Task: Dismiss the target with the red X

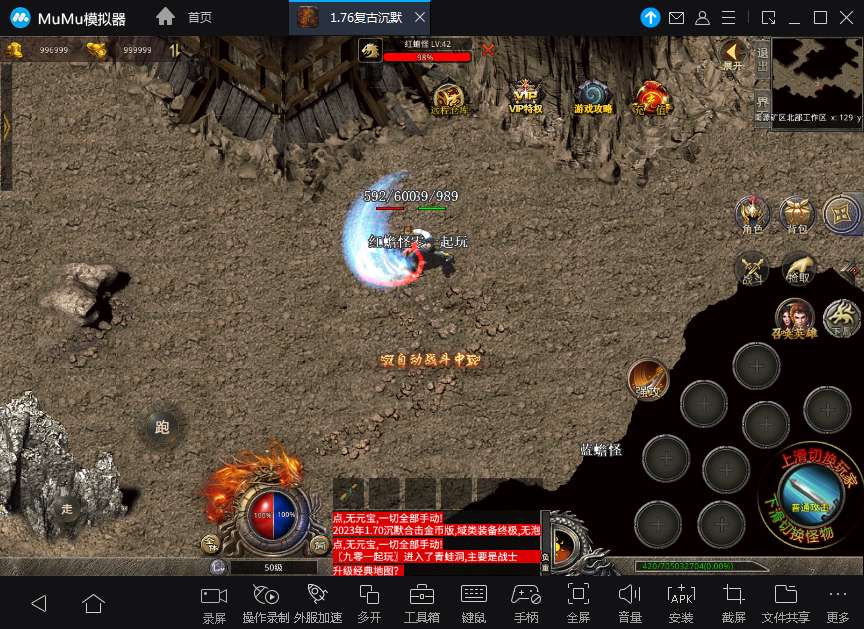Action: pyautogui.click(x=488, y=49)
